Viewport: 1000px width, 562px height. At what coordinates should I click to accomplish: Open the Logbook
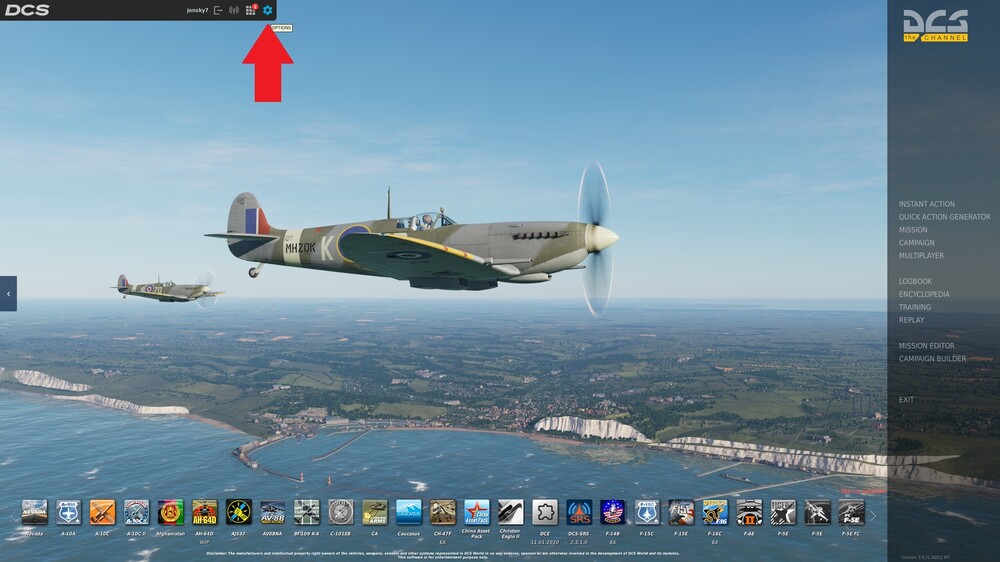[x=915, y=282]
